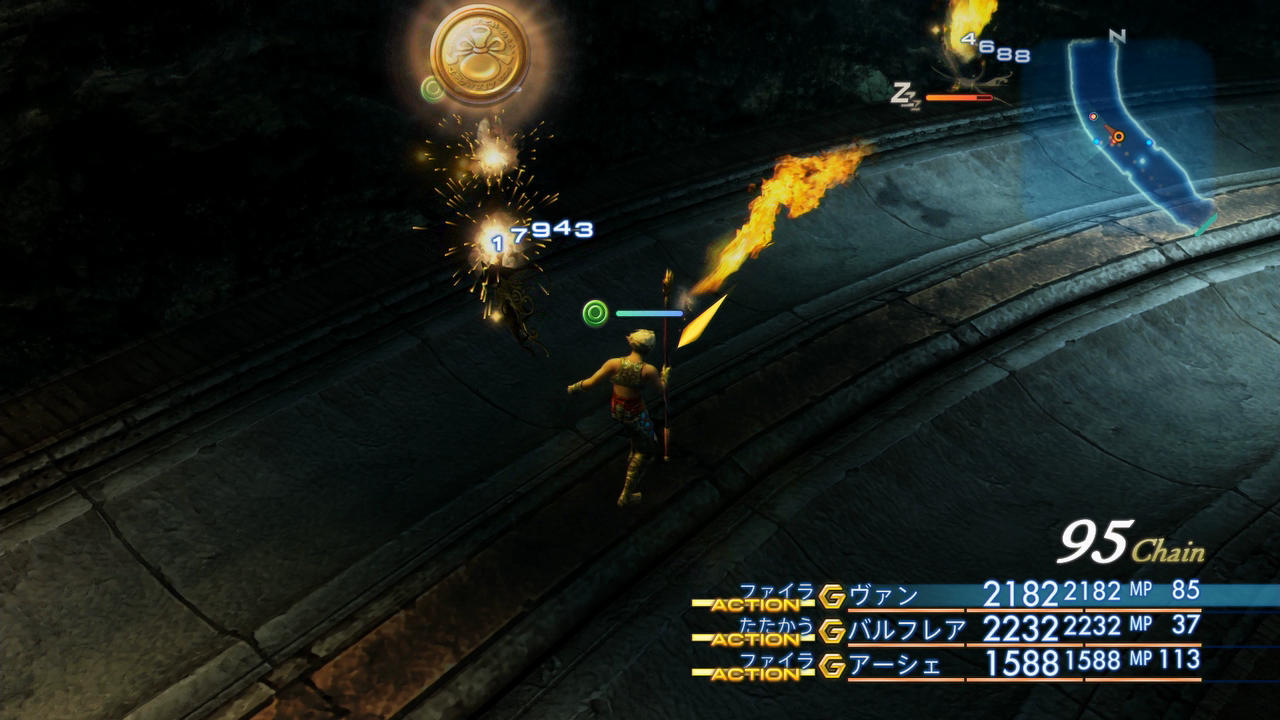Screen dimensions: 1280x720
Task: Select ヴァン in the party list
Action: (x=883, y=596)
